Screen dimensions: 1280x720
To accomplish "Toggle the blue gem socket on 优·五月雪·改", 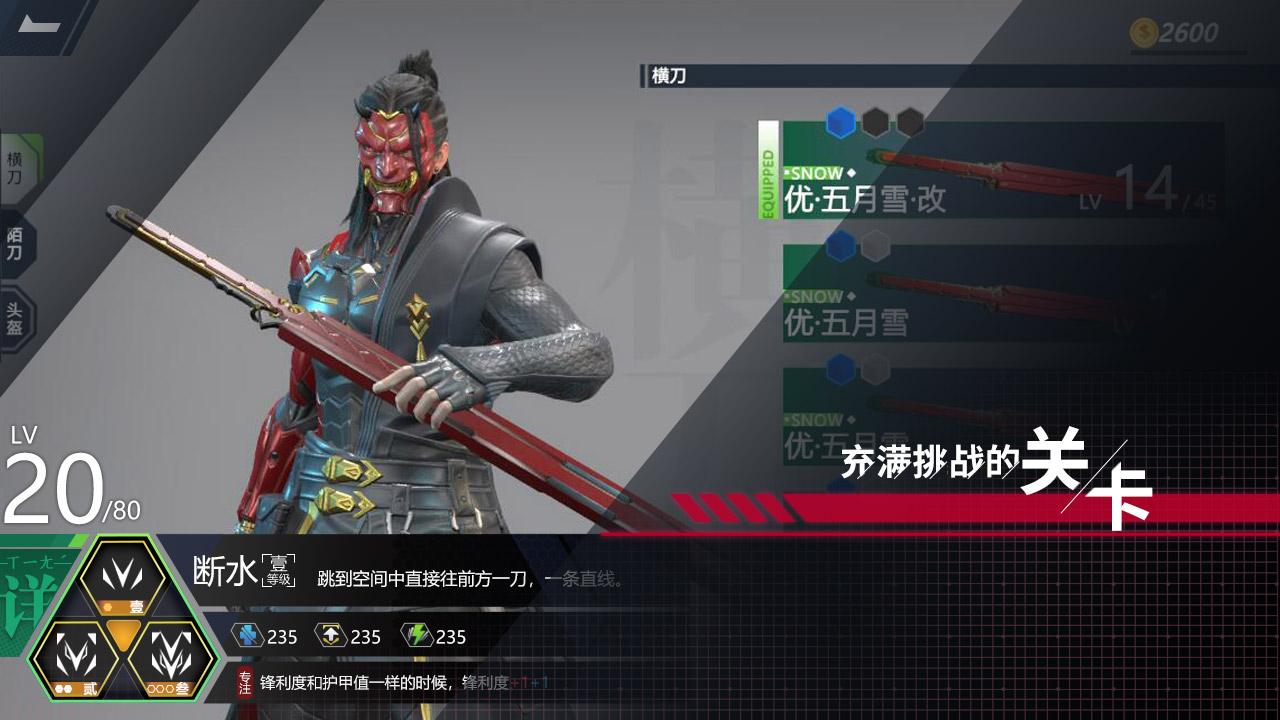I will (x=840, y=120).
